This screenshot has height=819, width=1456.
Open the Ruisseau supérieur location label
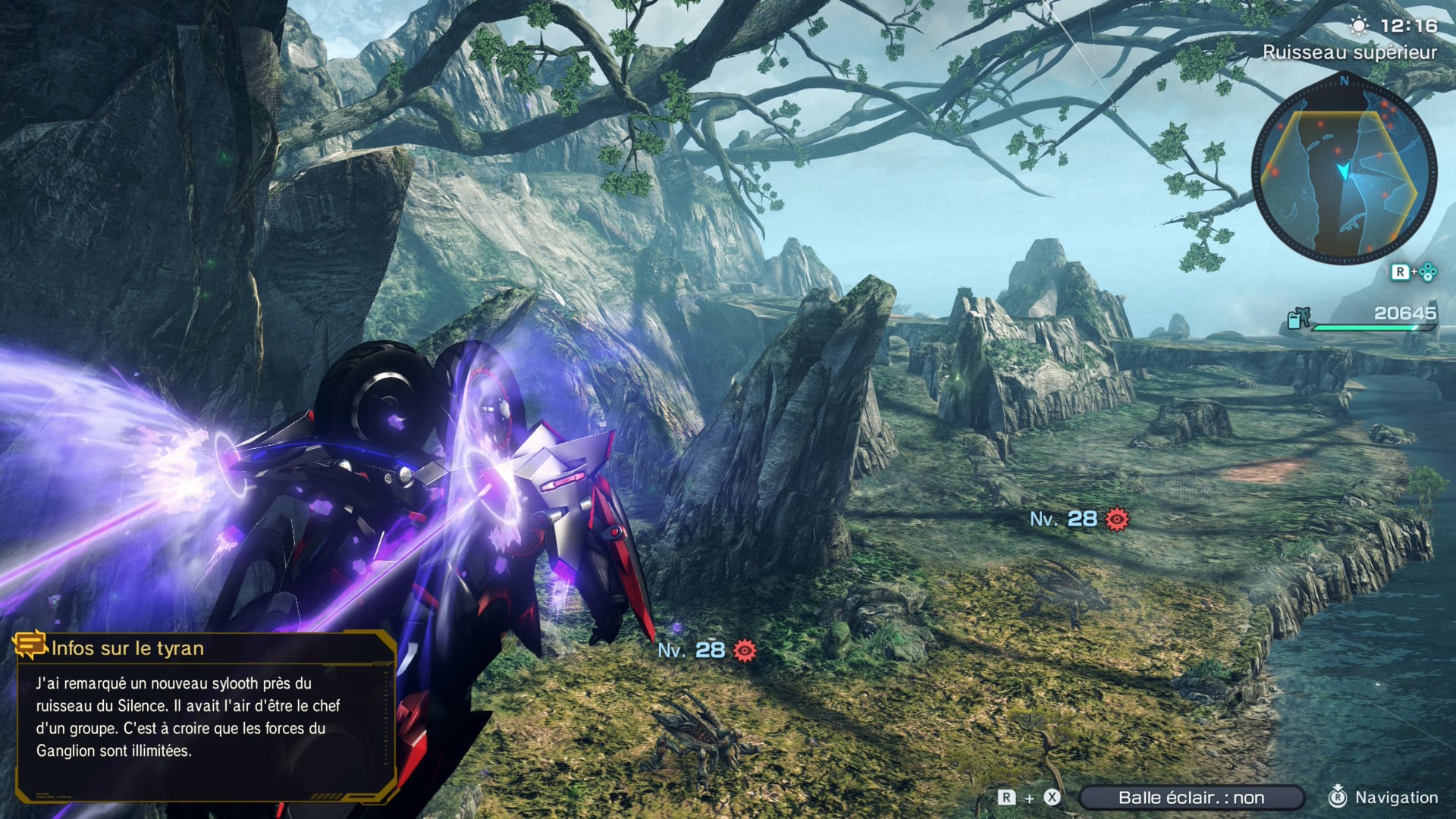pos(1350,53)
